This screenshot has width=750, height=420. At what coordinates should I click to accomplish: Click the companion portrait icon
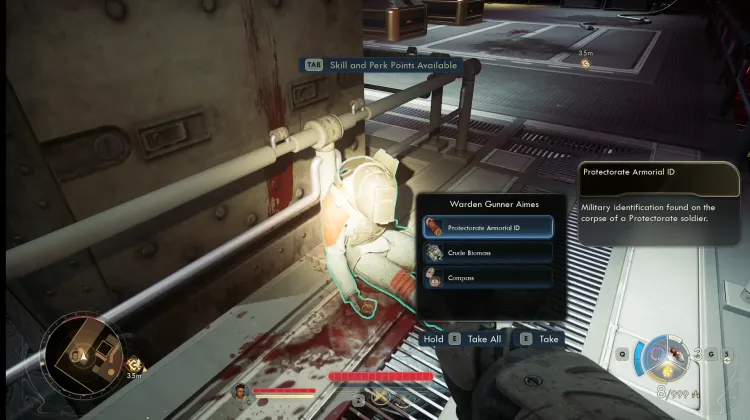point(240,390)
